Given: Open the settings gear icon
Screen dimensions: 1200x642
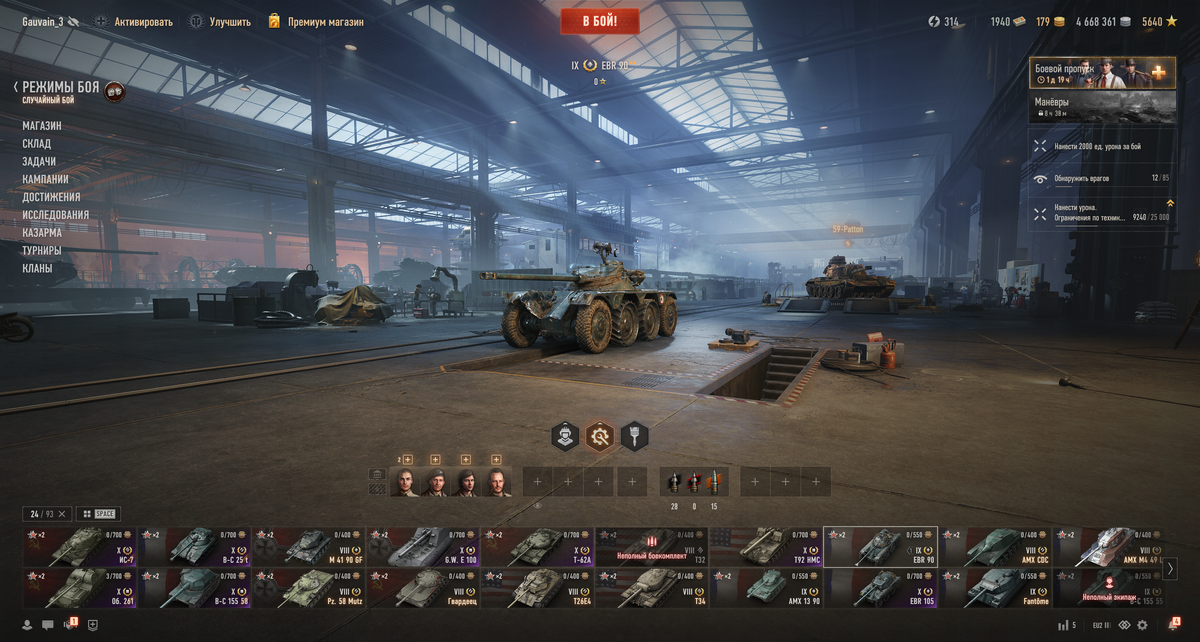Looking at the screenshot, I should point(1142,625).
